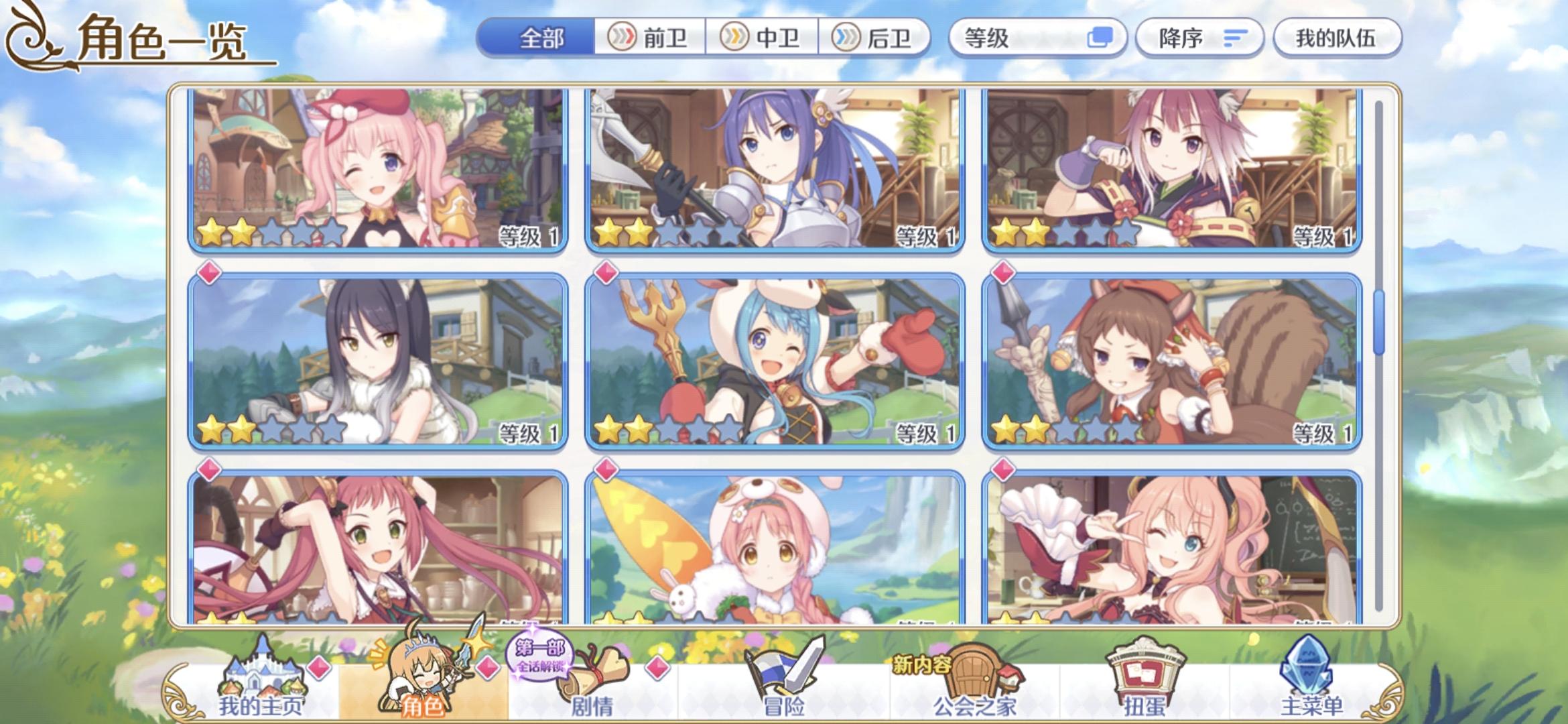
Task: Select the 全部 filter option
Action: tap(543, 38)
